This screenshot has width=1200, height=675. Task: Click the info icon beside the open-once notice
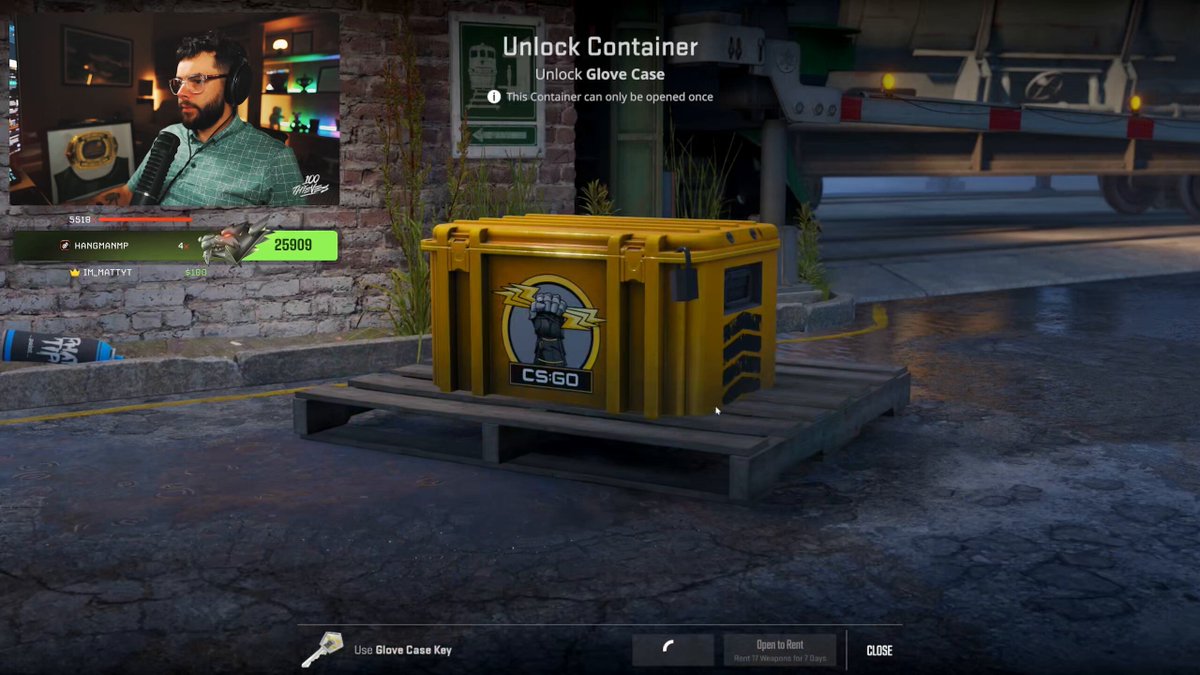coord(494,97)
